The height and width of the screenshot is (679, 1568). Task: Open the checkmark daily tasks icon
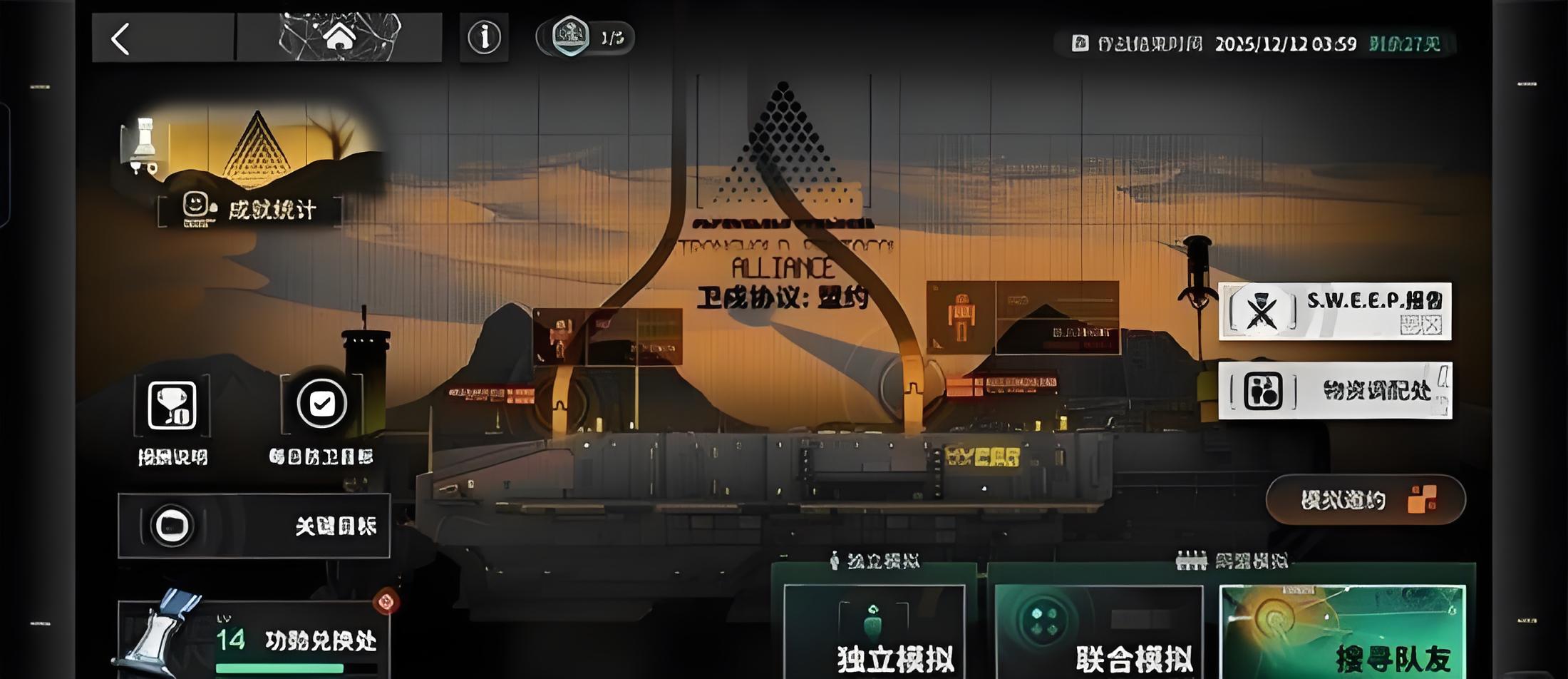[x=321, y=404]
